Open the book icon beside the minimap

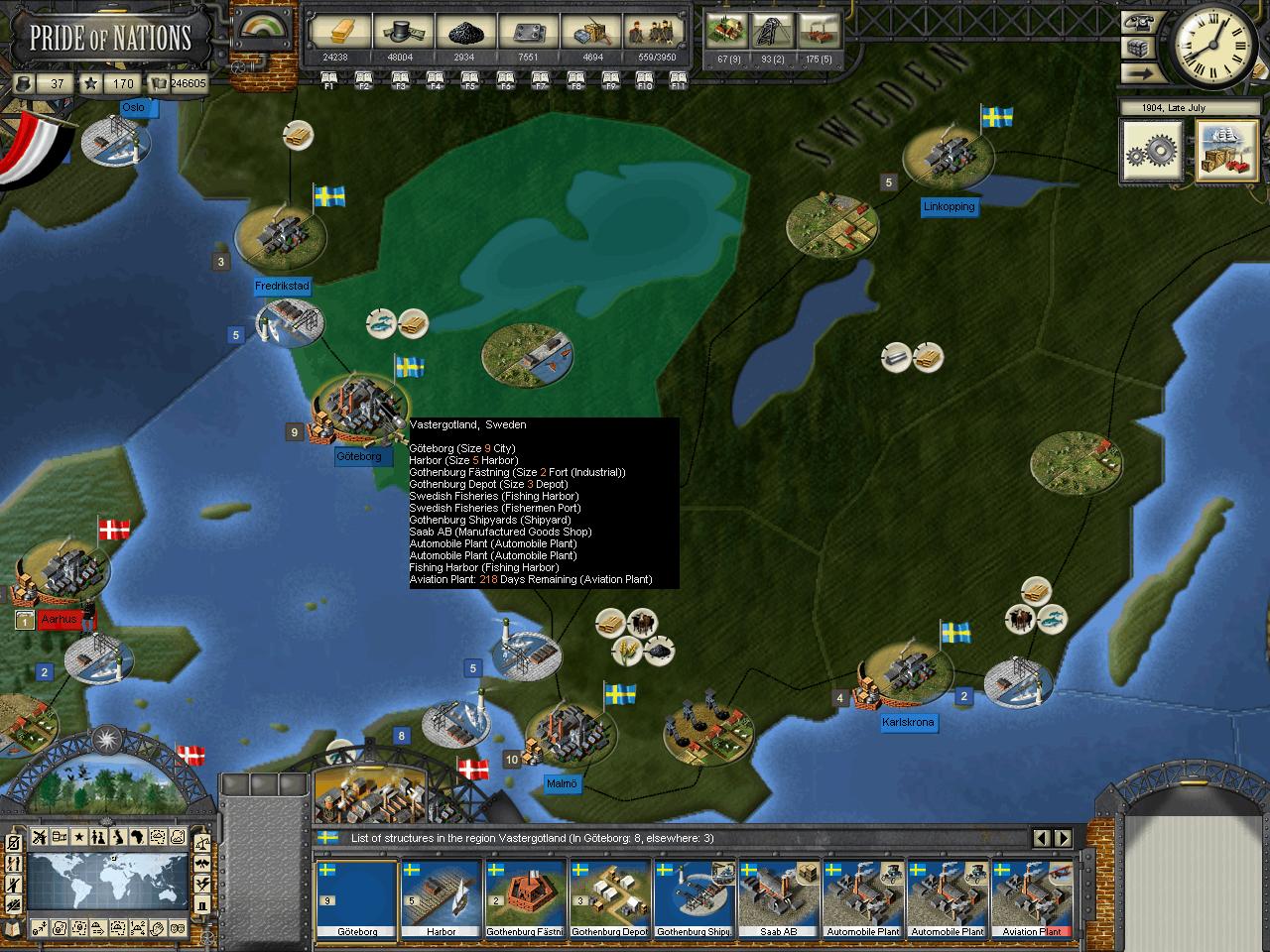(12, 928)
